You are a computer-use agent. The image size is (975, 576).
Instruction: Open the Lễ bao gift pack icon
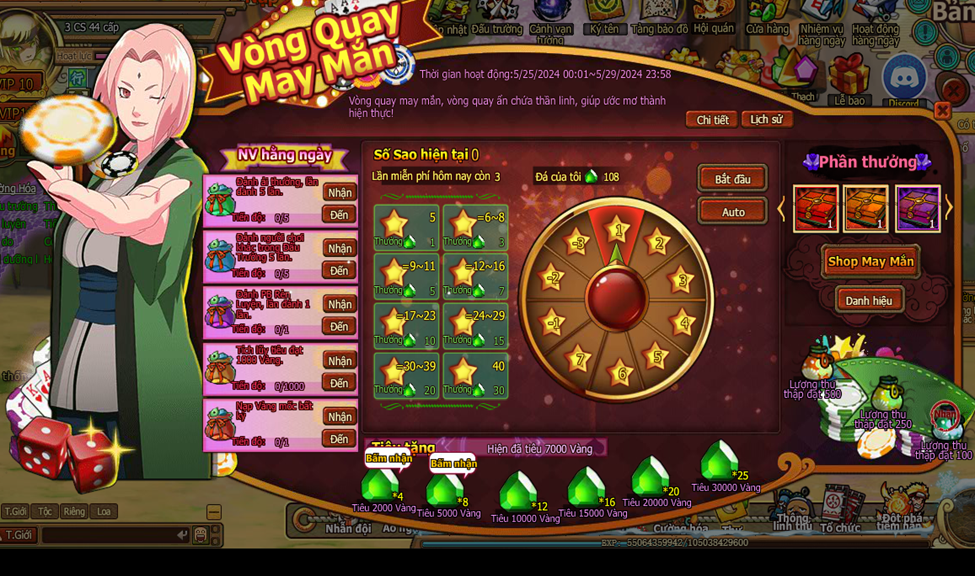click(849, 80)
